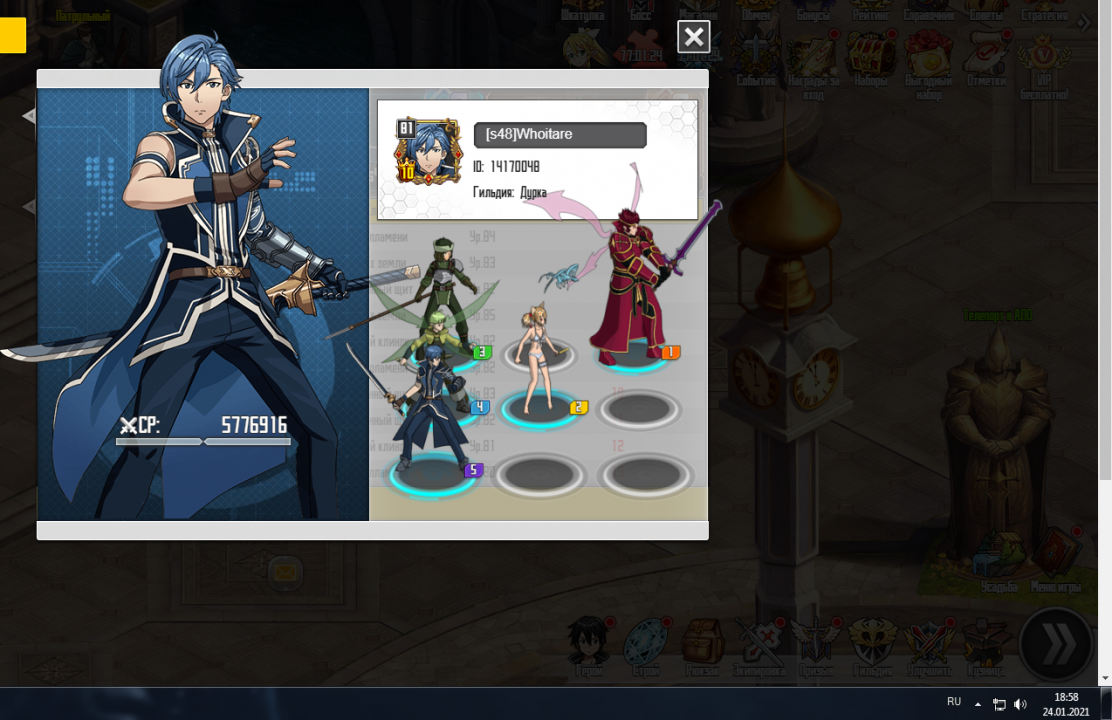The image size is (1112, 720).
Task: Open the Меню игры game menu
Action: (1055, 555)
